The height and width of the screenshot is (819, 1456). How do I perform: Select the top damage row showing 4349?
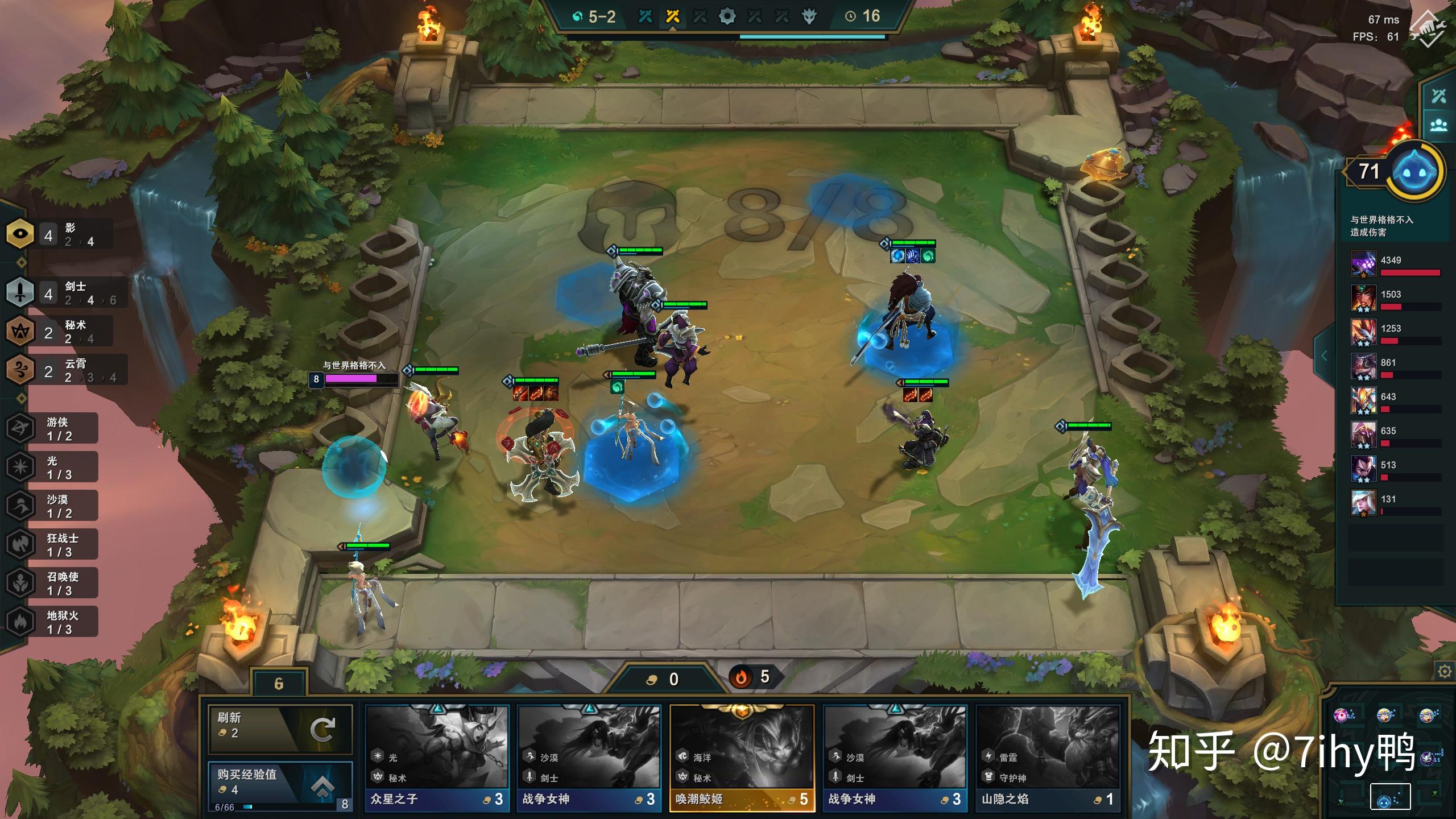pyautogui.click(x=1396, y=265)
